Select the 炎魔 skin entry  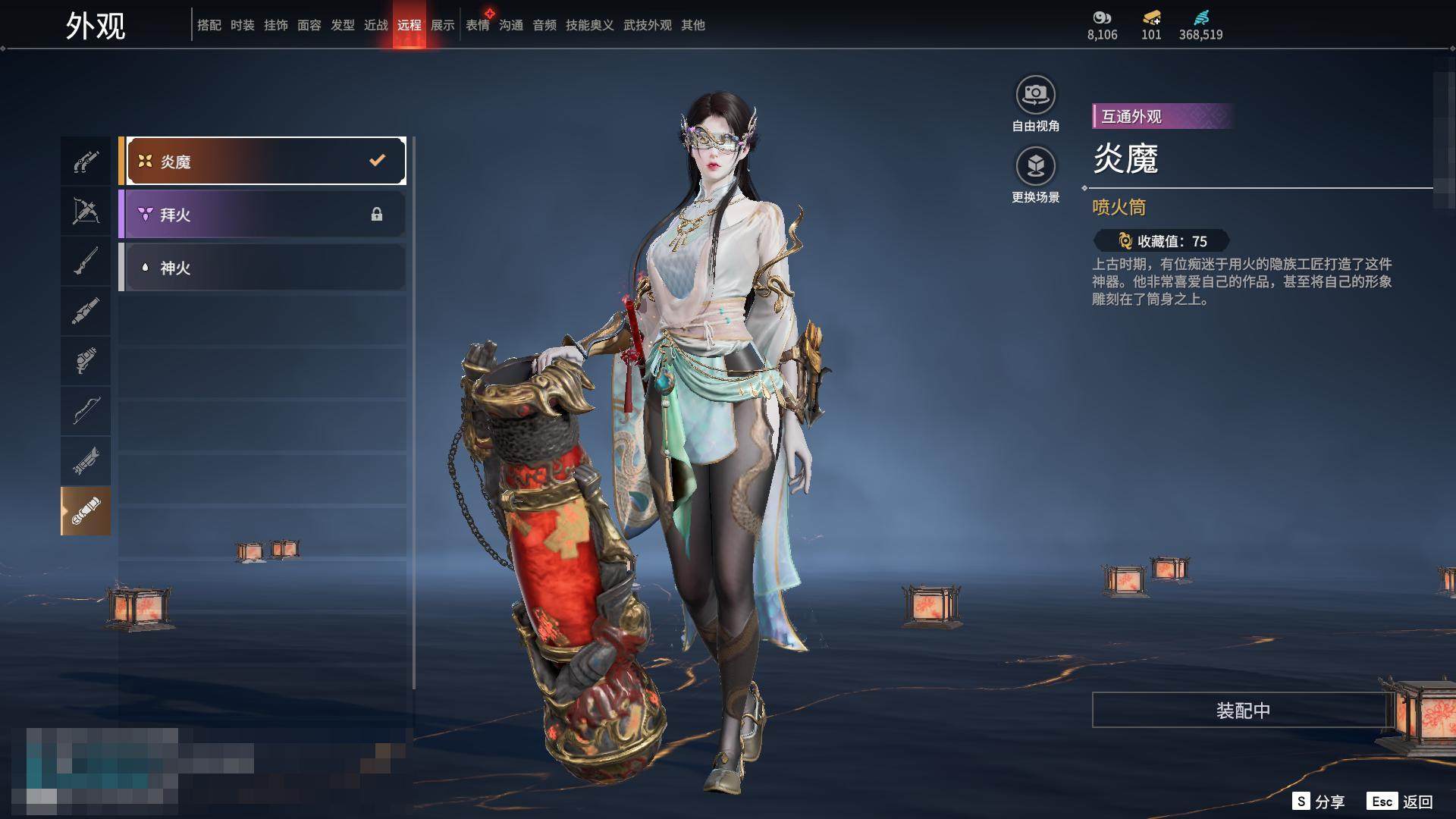[x=262, y=161]
